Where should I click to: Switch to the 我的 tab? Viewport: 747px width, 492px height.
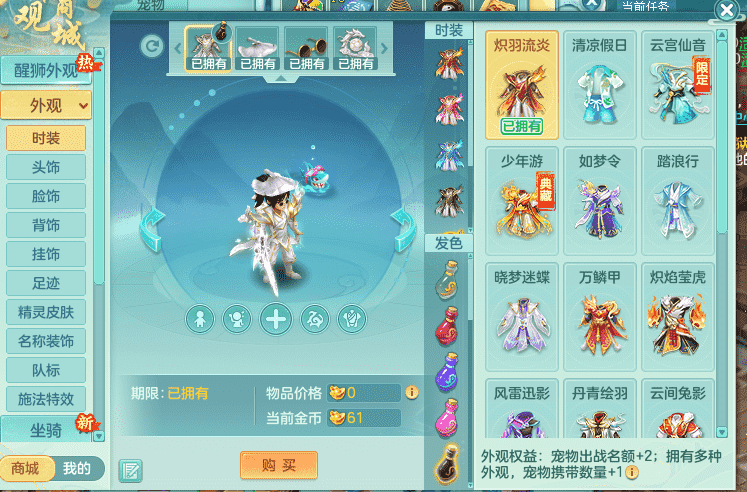[x=77, y=468]
